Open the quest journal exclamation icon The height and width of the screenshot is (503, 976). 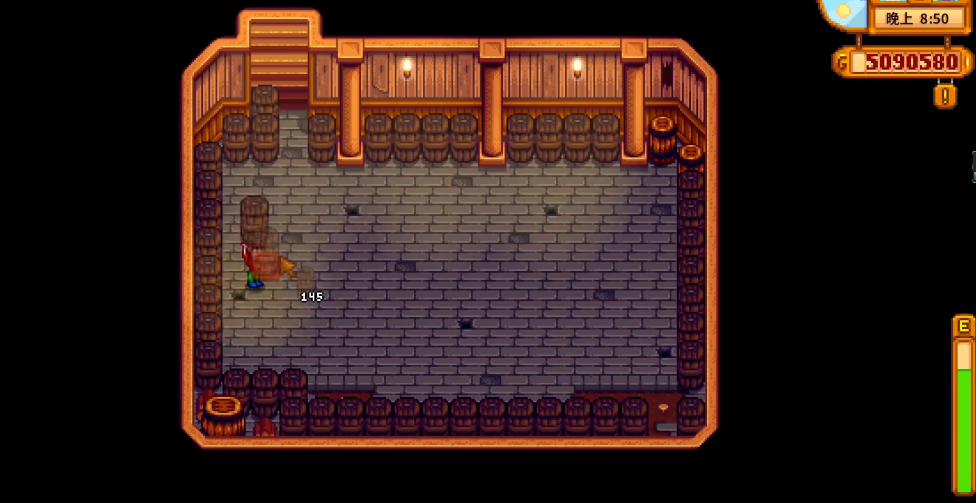pyautogui.click(x=945, y=95)
